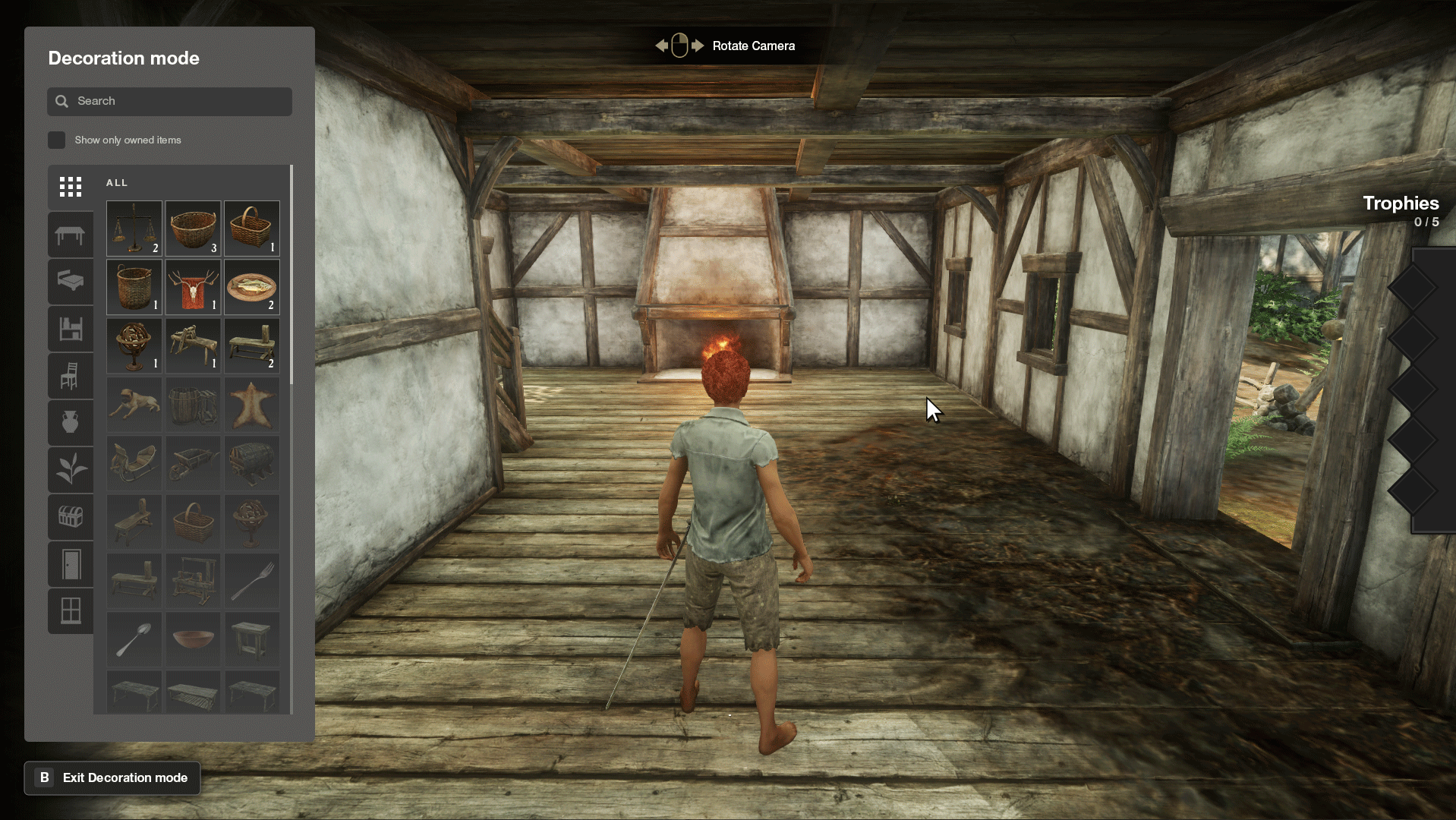Open the tables category tab

click(x=71, y=235)
